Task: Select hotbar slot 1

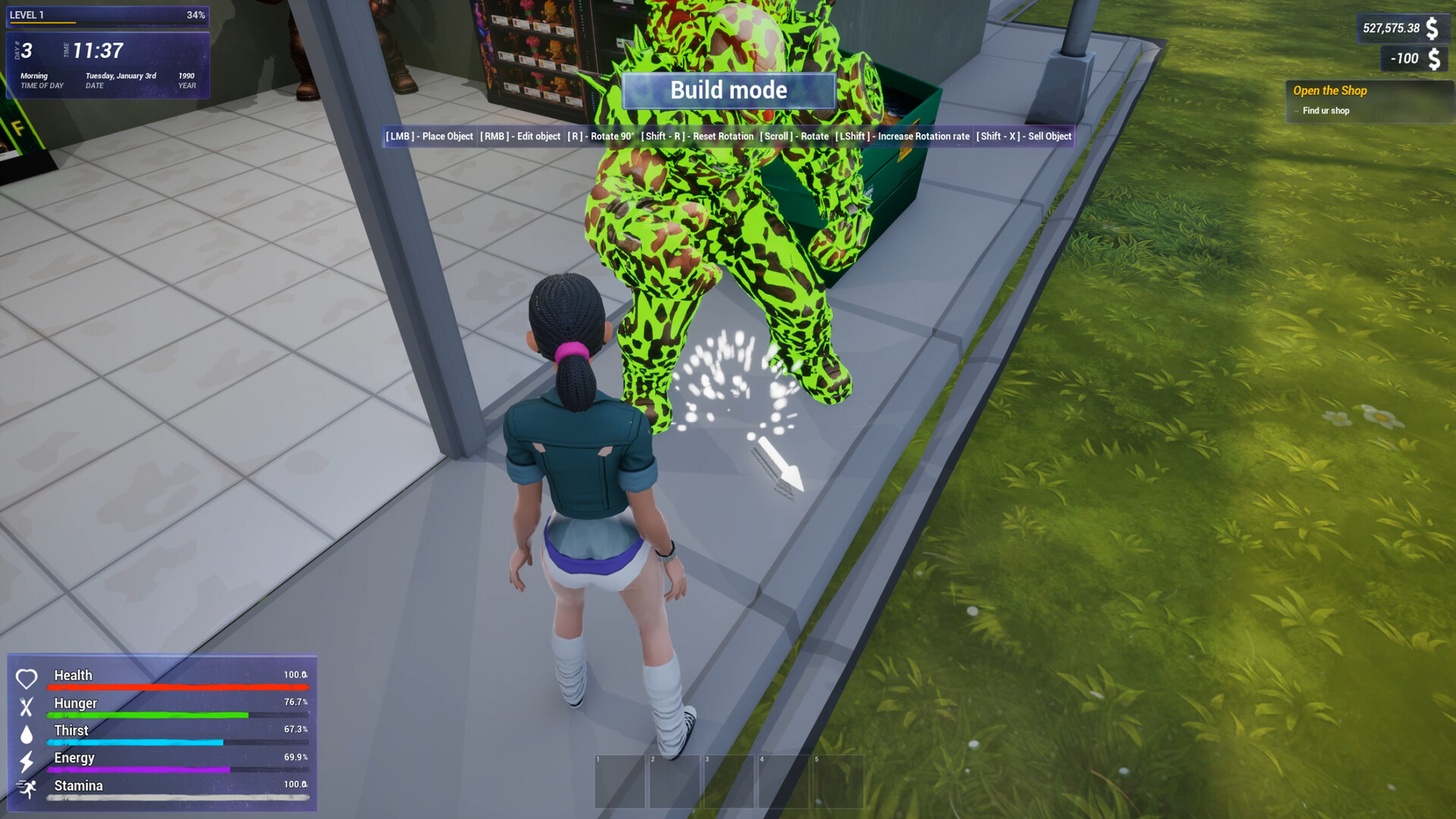Action: coord(620,781)
